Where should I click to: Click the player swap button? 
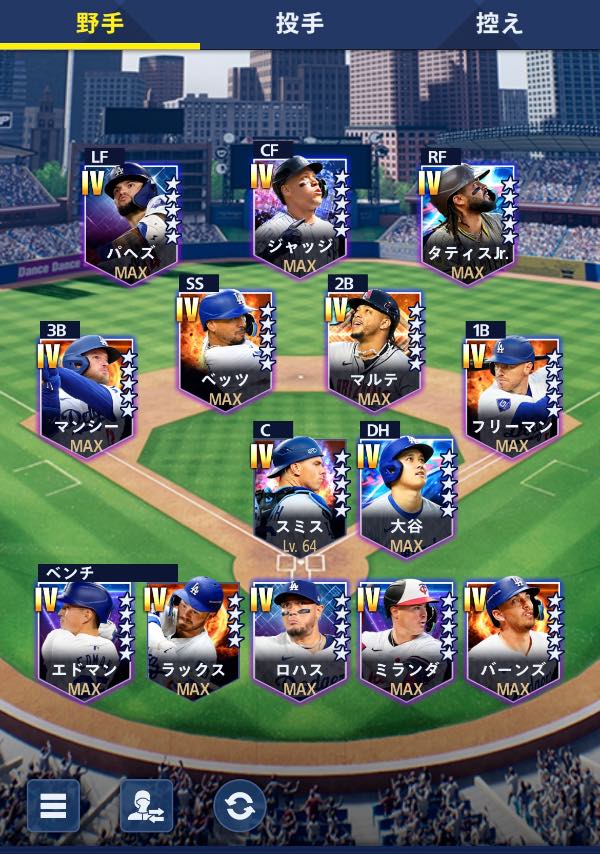coord(146,806)
